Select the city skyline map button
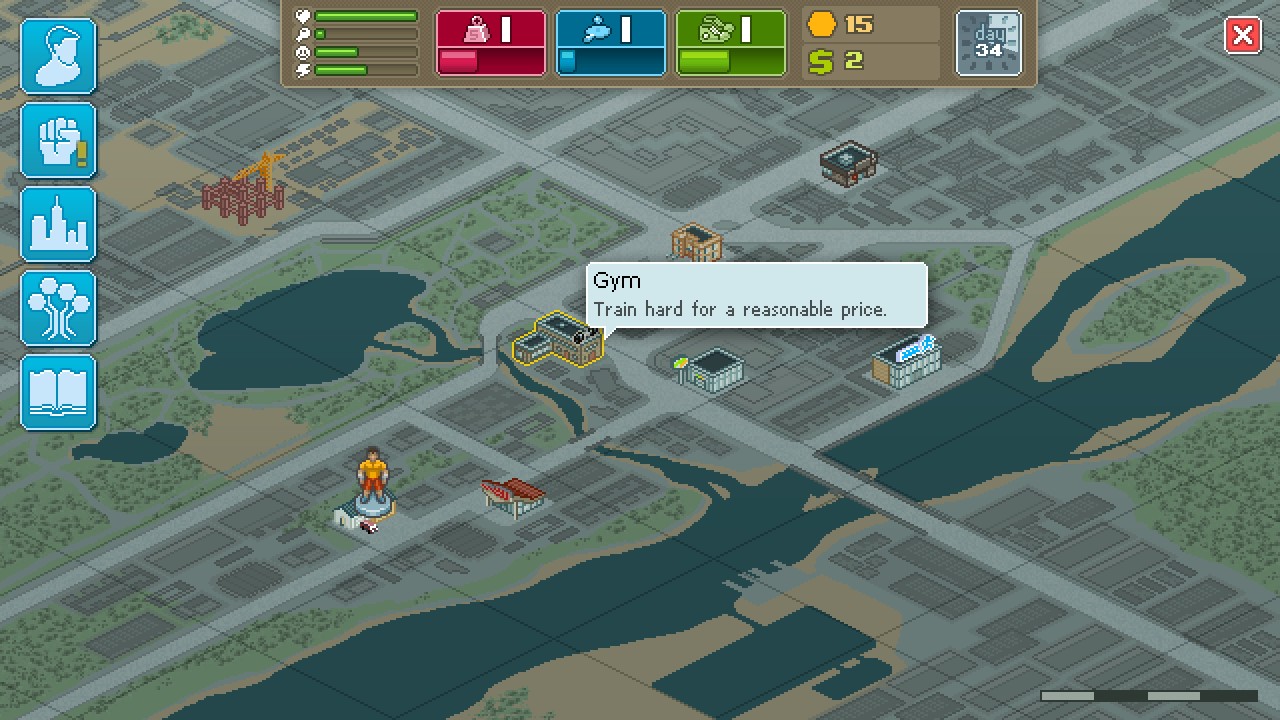The image size is (1280, 720). 58,225
